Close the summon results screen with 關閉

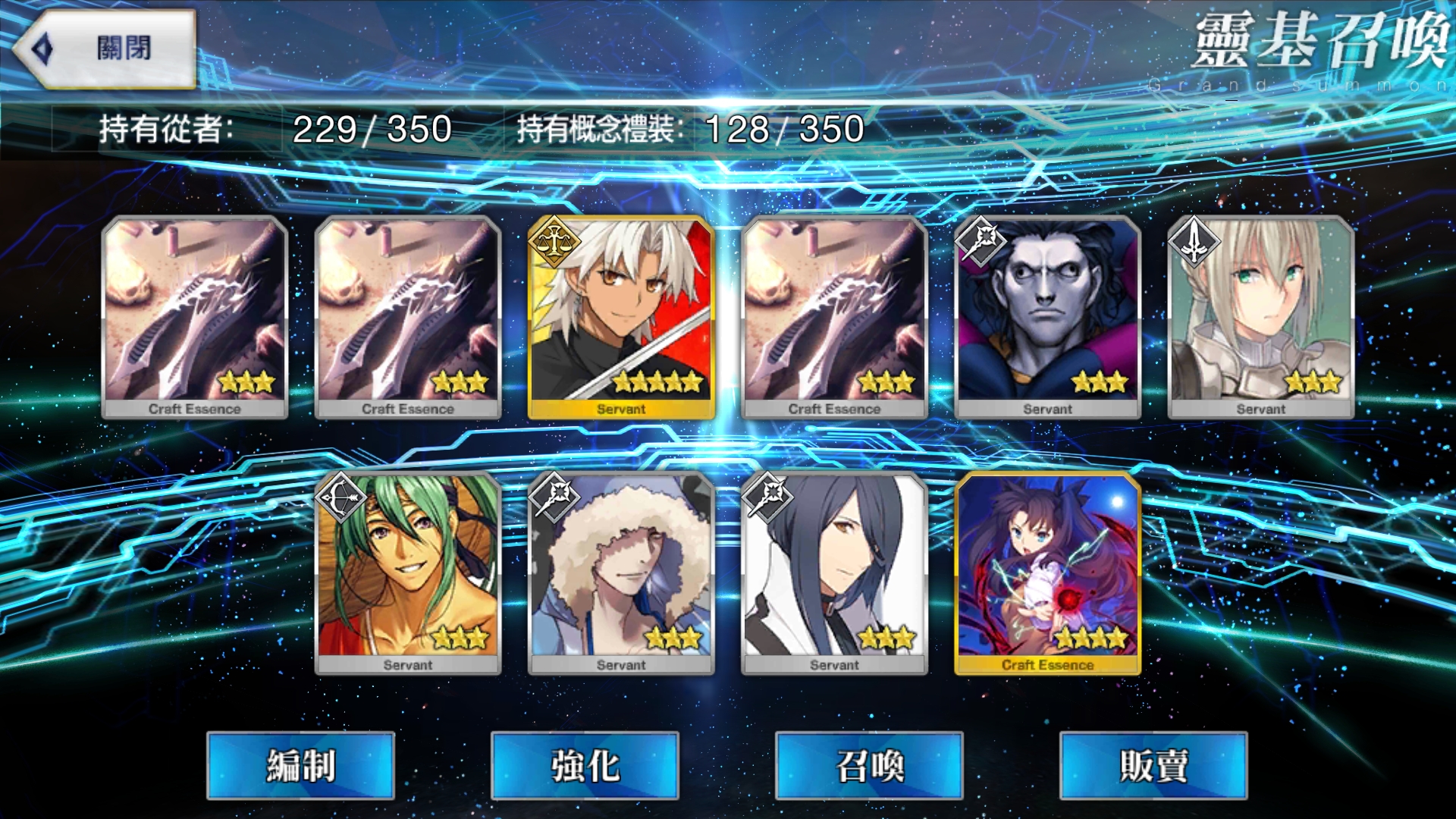coord(106,49)
